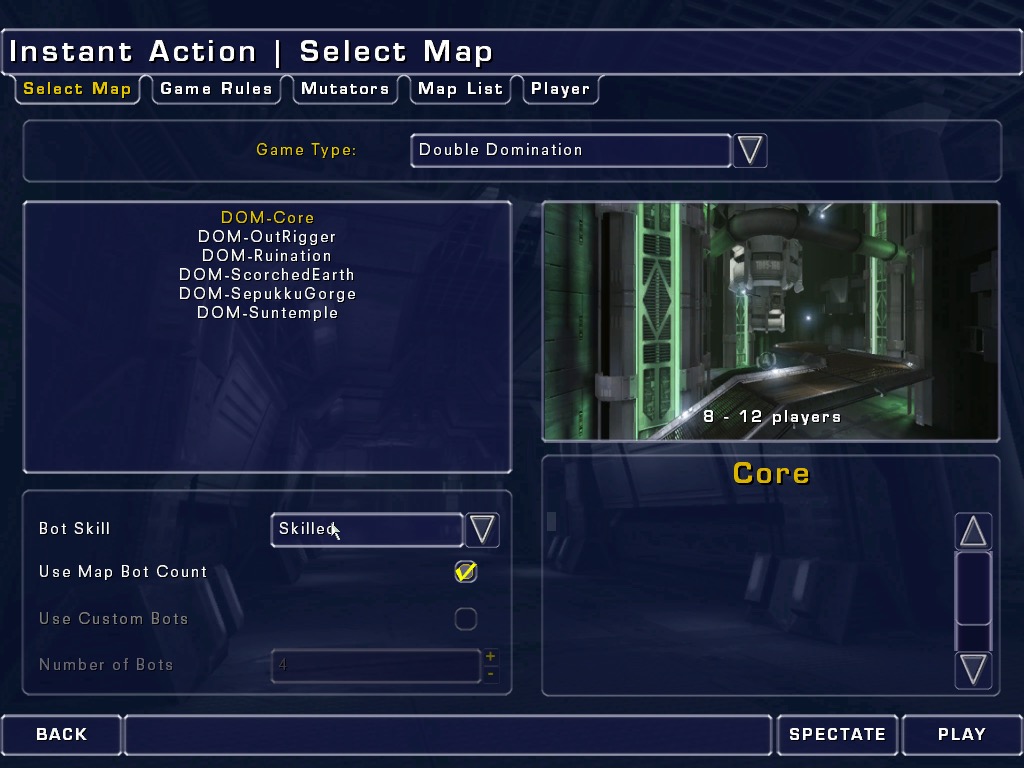Open the Game Type dropdown arrow
The height and width of the screenshot is (768, 1024).
click(x=750, y=150)
